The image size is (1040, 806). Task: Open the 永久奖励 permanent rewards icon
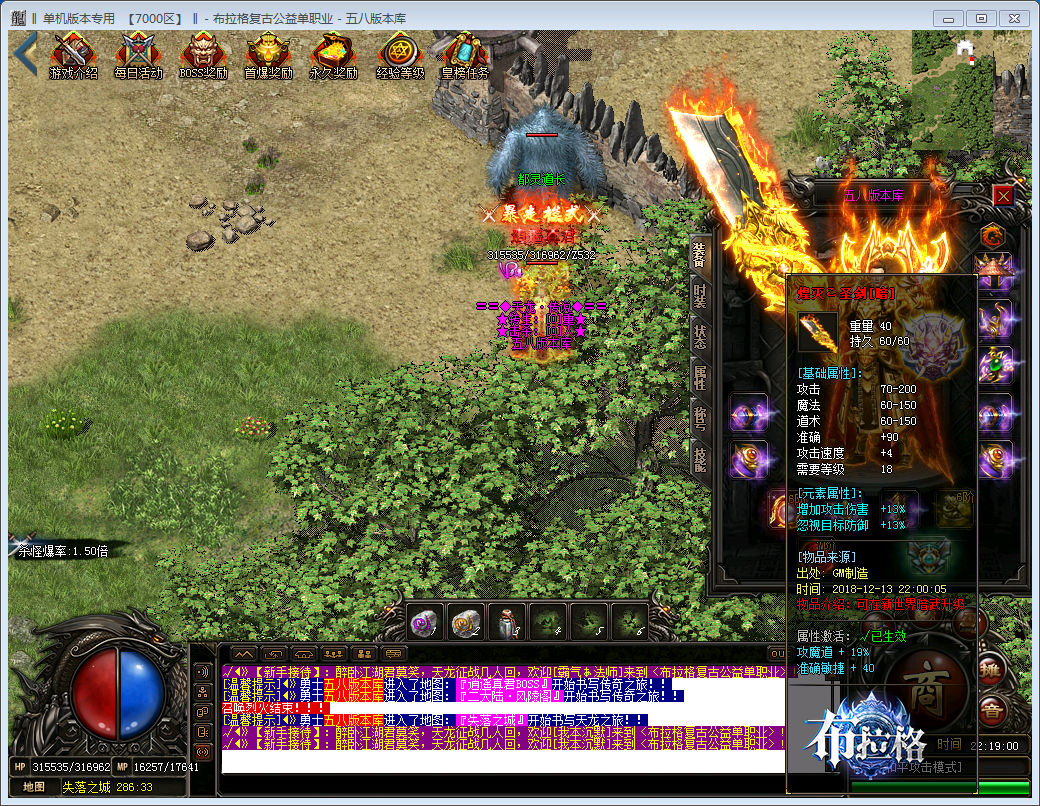(x=333, y=56)
